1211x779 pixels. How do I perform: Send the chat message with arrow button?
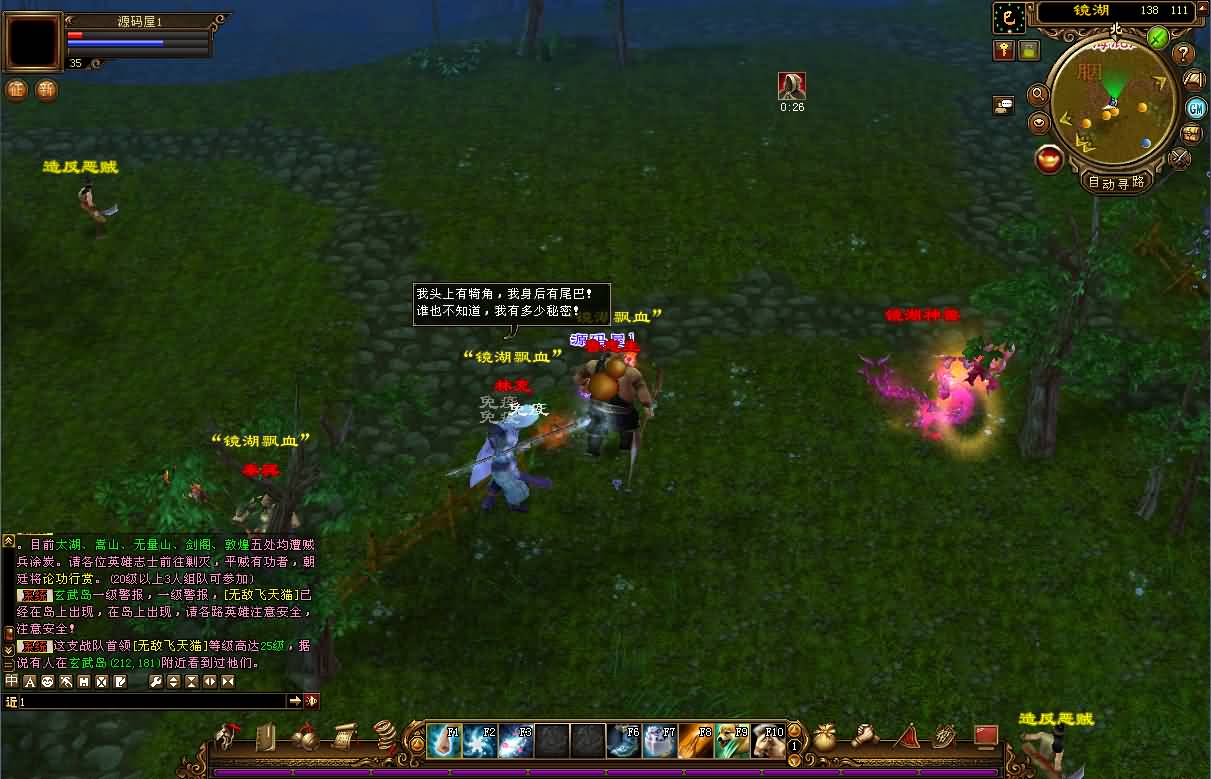pyautogui.click(x=295, y=701)
